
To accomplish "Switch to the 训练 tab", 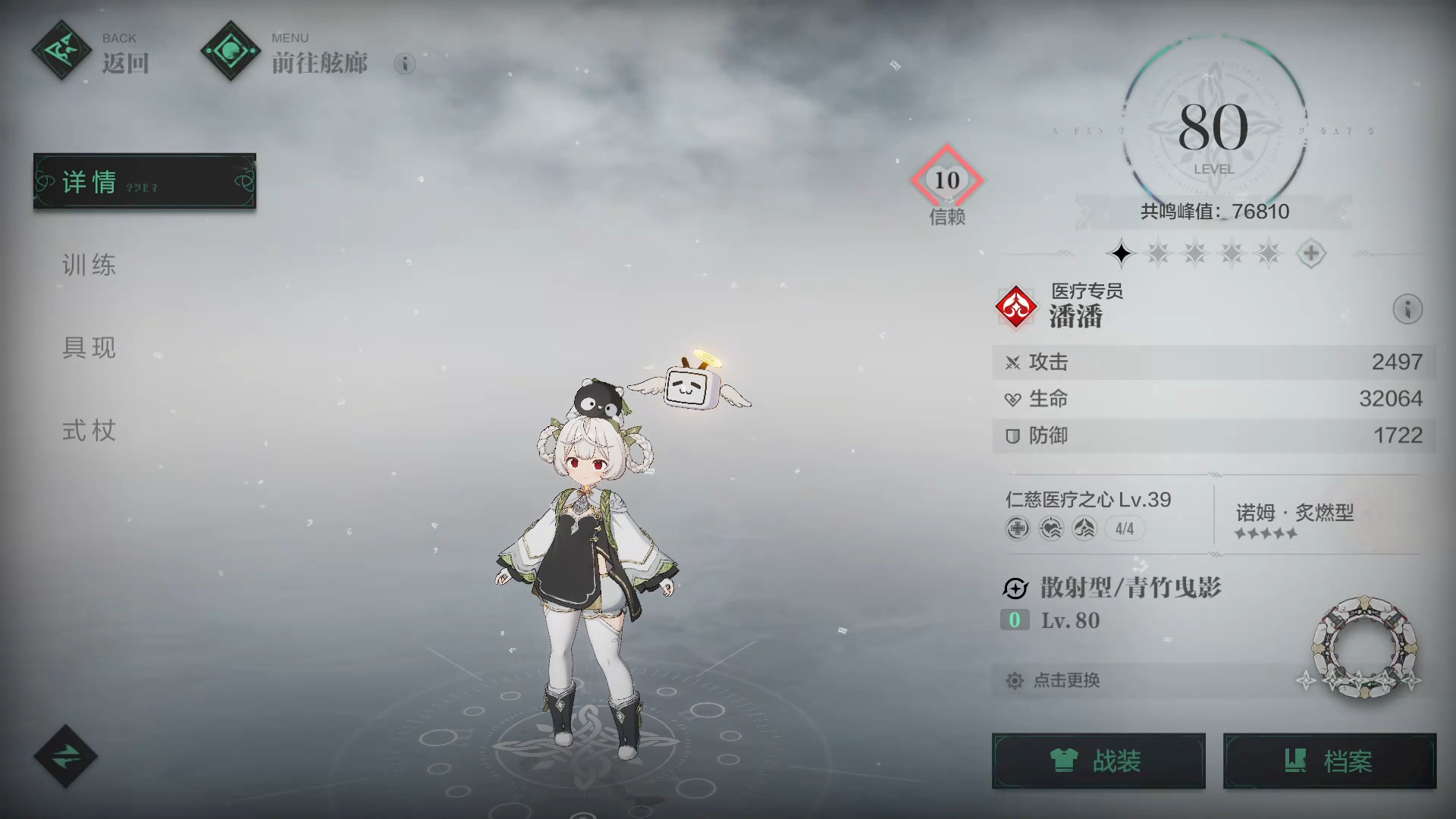I will coord(89,265).
